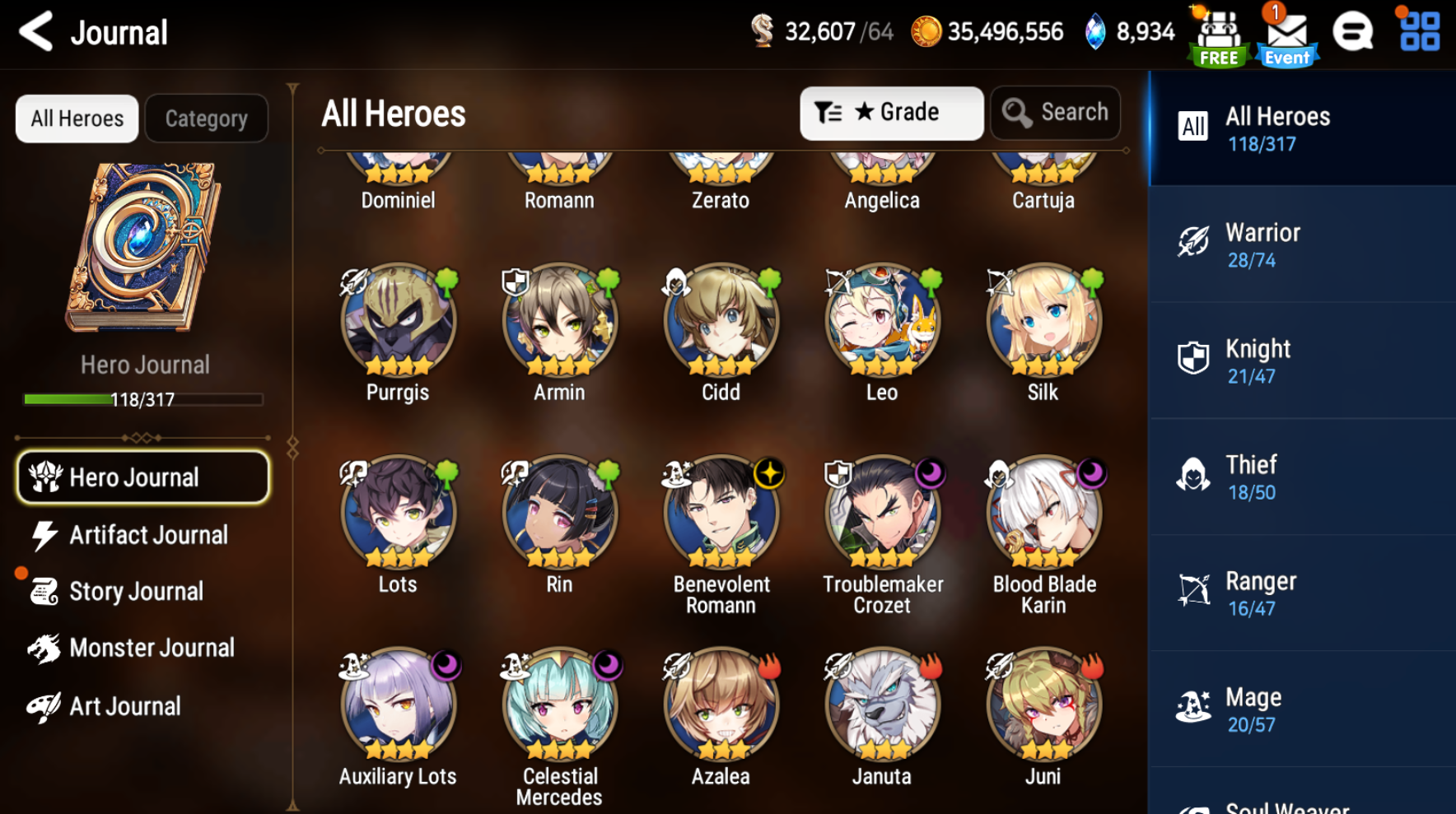1456x814 pixels.
Task: Open the Event mail inbox
Action: tap(1286, 33)
